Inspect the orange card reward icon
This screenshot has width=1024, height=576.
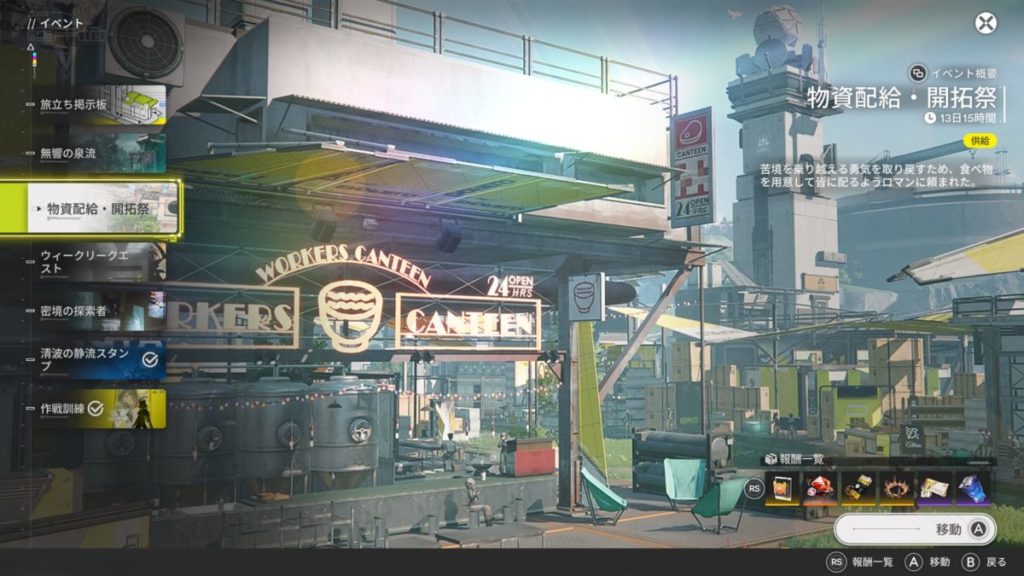783,488
